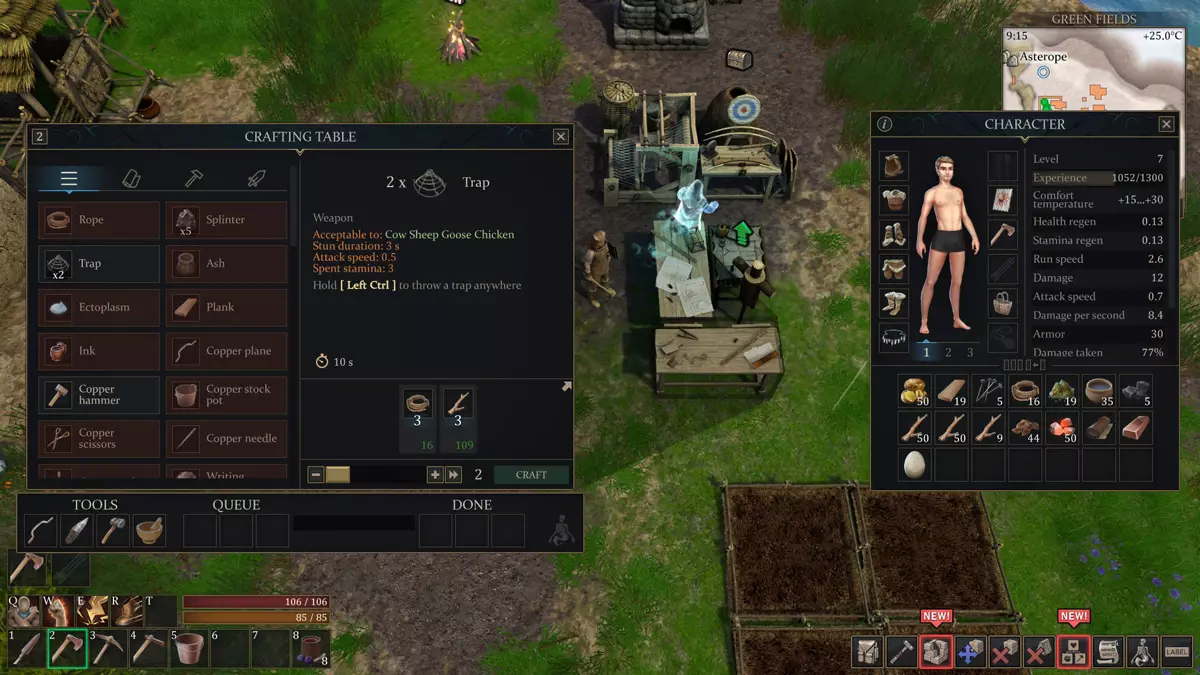Select the Ectoplasm recipe

[x=99, y=307]
